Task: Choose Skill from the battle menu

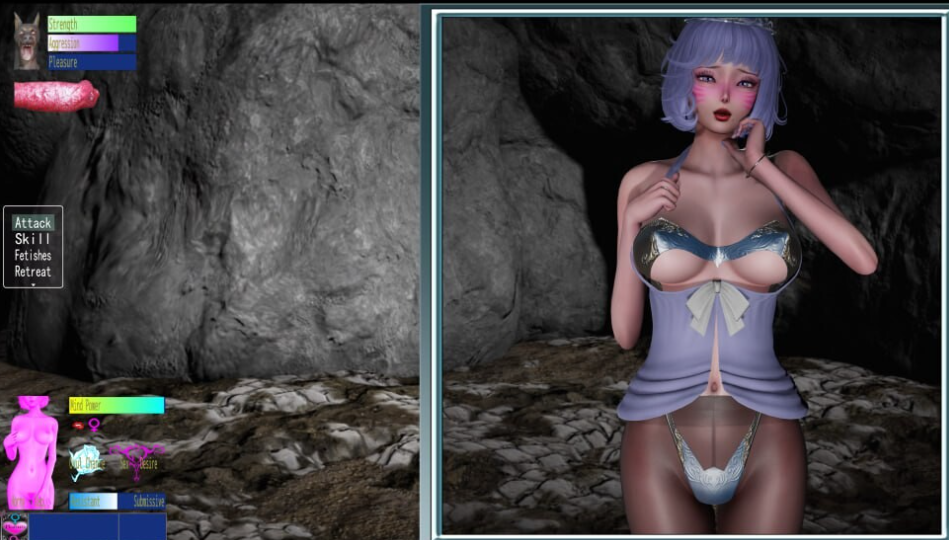Action: 33,239
